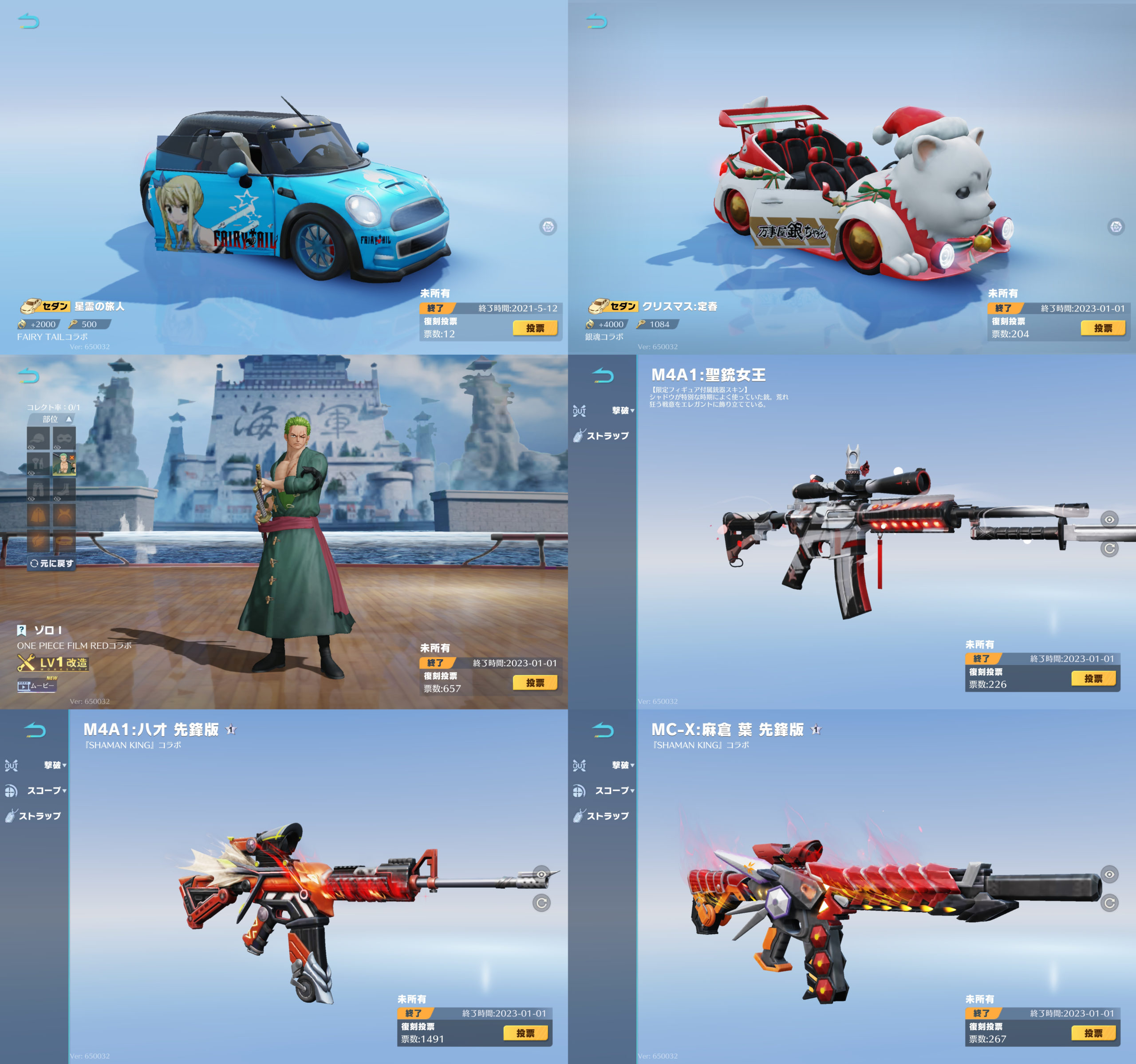
Task: Click the back arrow above the M4A1:聖銃女王 panel
Action: [602, 376]
